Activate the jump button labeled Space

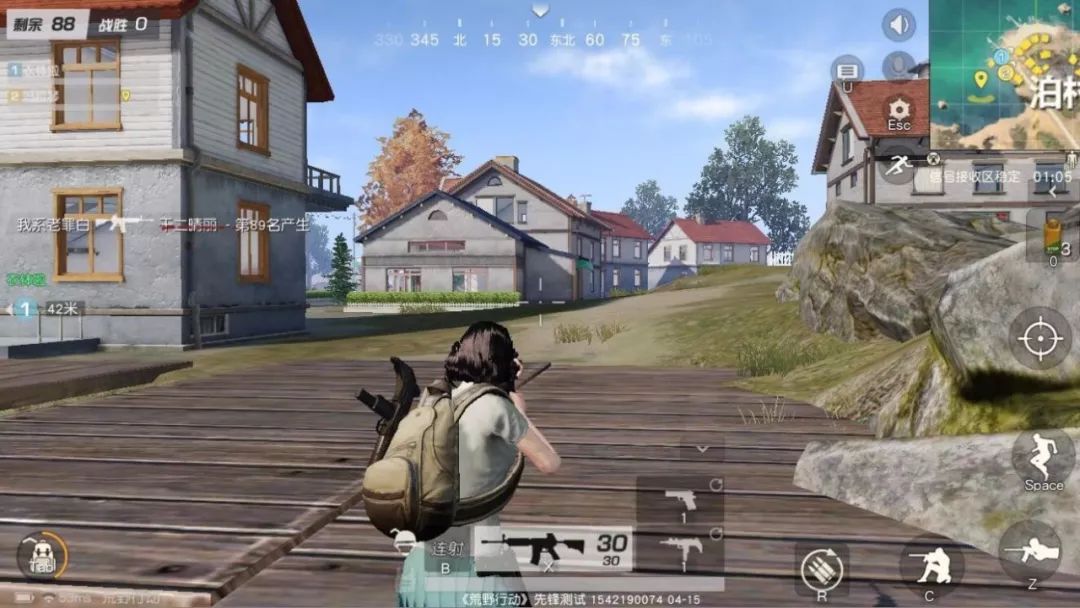point(1042,460)
